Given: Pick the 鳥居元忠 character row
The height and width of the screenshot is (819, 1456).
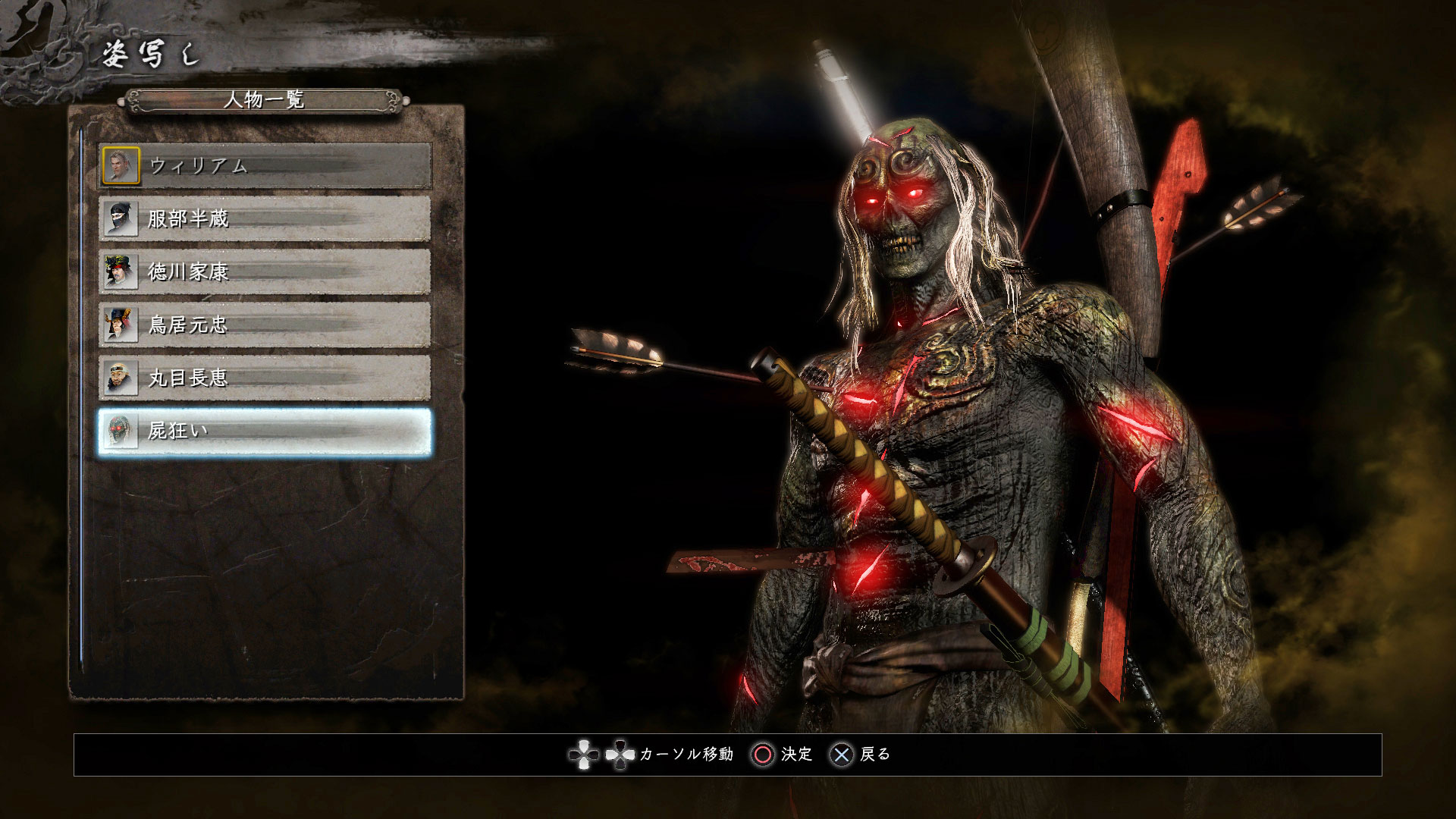Looking at the screenshot, I should click(x=265, y=325).
